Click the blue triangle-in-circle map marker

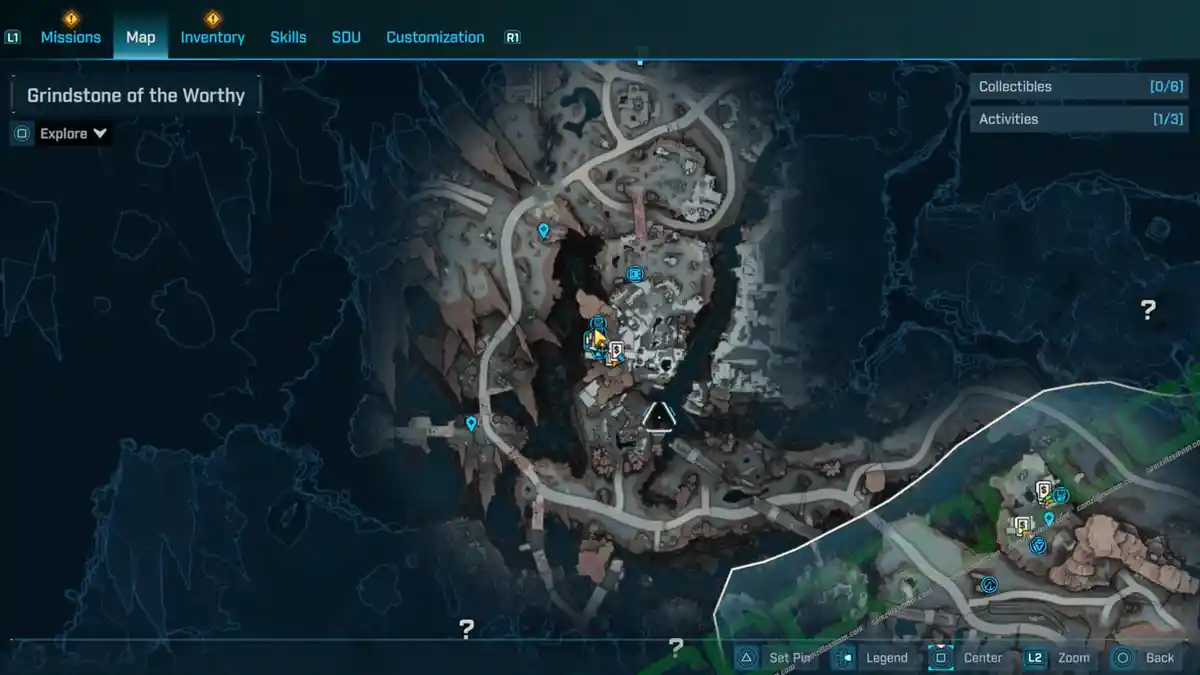1038,545
